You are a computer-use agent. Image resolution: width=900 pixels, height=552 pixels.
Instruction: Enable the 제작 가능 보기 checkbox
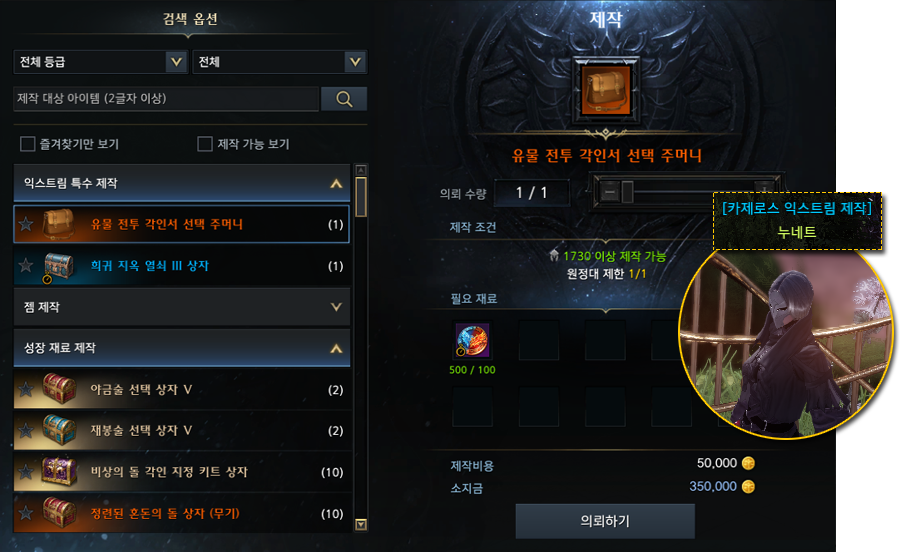point(205,144)
